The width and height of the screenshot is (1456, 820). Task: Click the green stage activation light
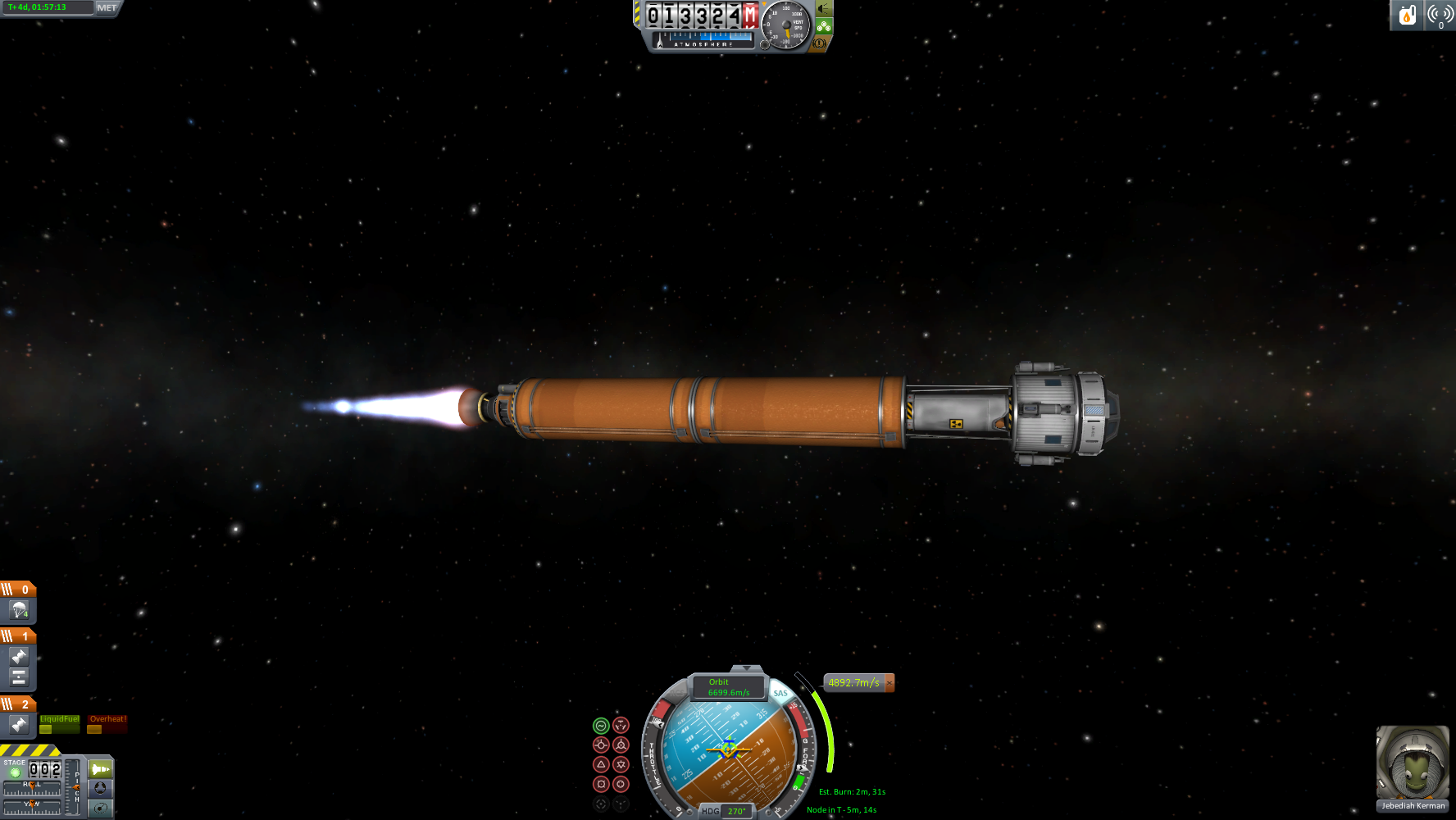[15, 772]
